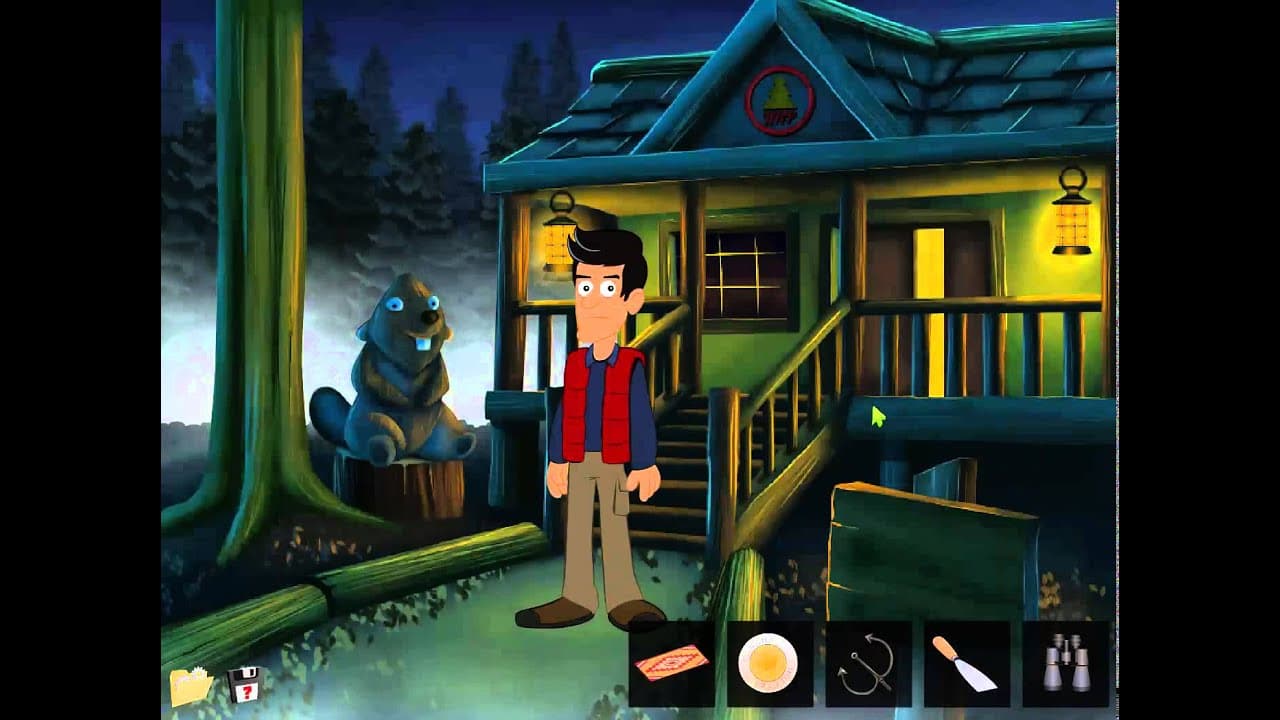Image resolution: width=1280 pixels, height=720 pixels.
Task: Select the yellow plate inventory item
Action: pos(767,663)
